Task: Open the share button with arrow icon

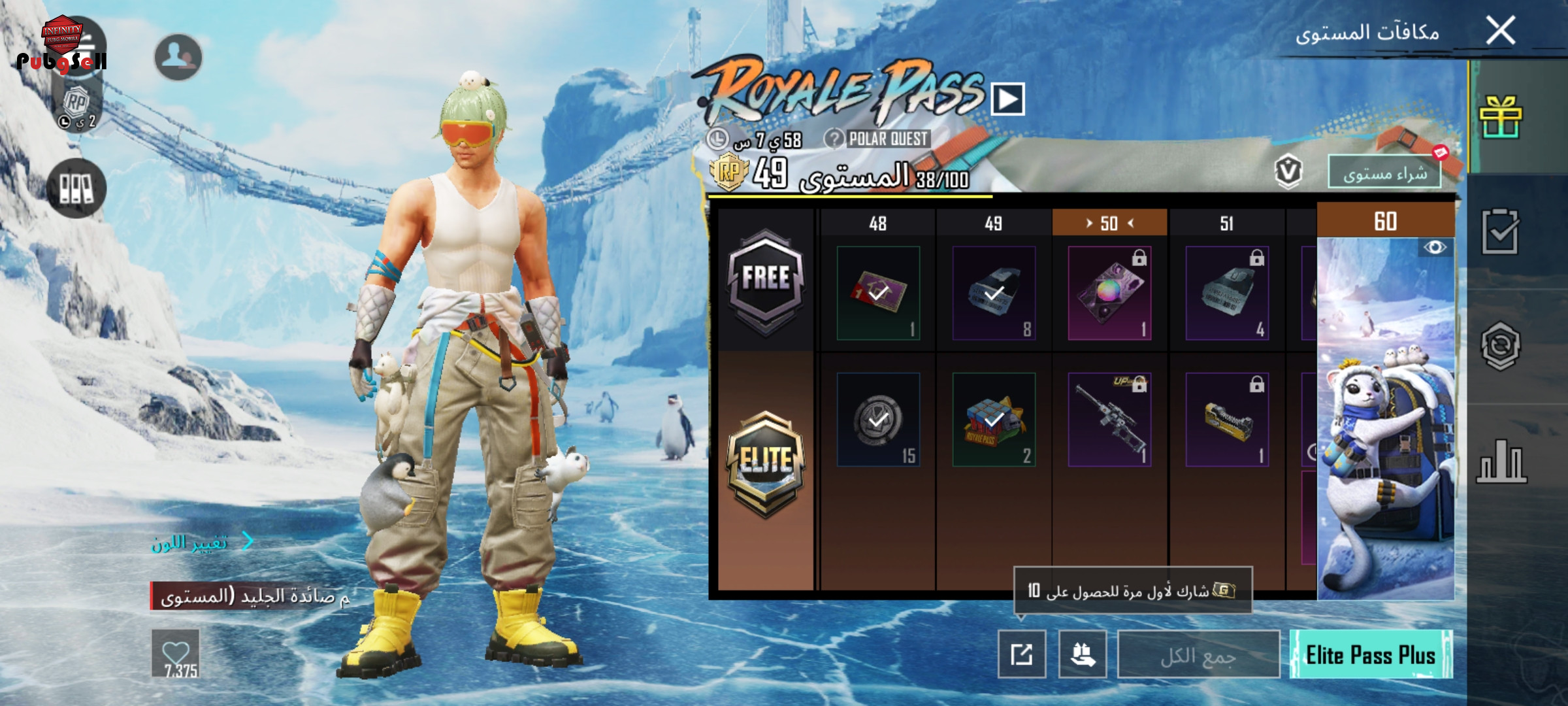Action: (1022, 654)
